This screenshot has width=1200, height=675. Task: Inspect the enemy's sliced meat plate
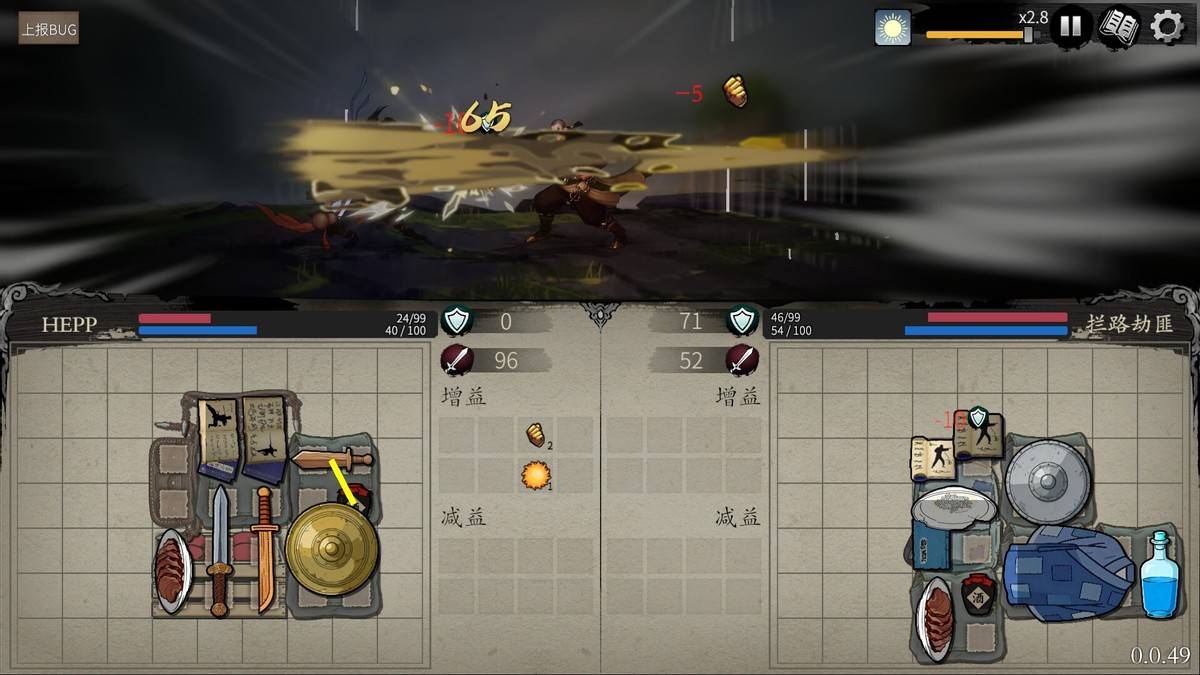click(936, 618)
